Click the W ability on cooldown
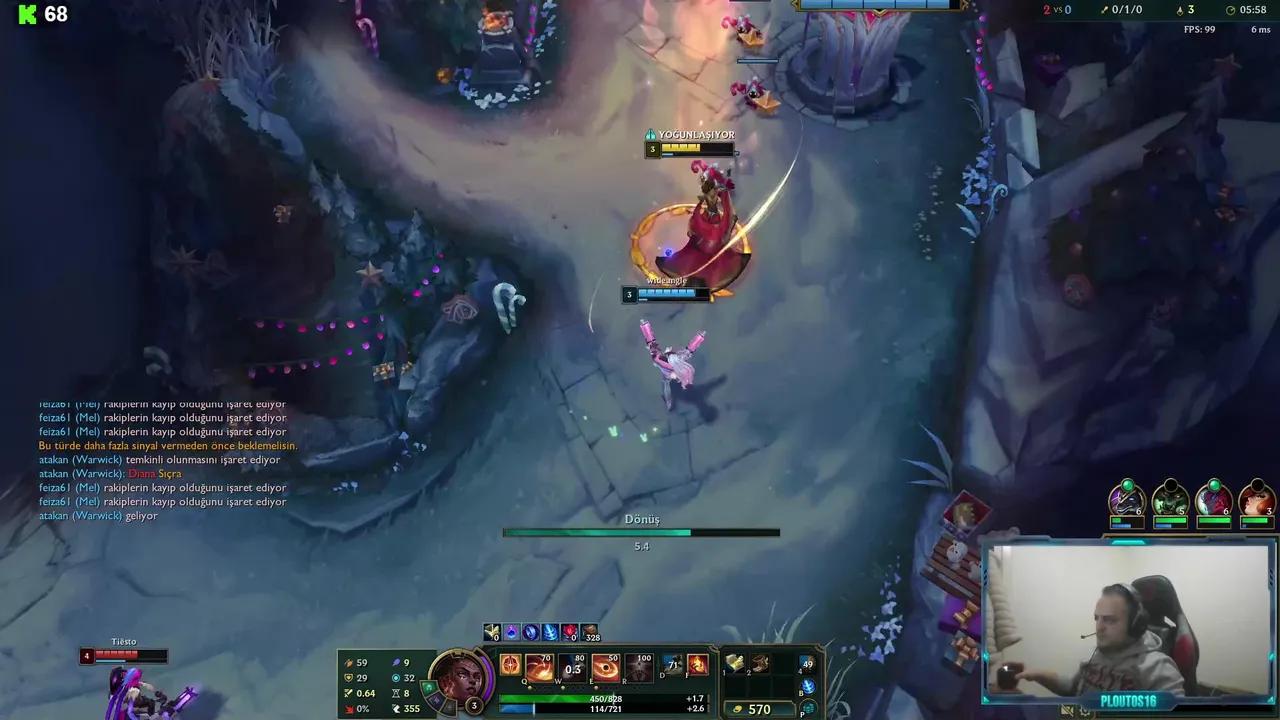1280x720 pixels. 572,667
